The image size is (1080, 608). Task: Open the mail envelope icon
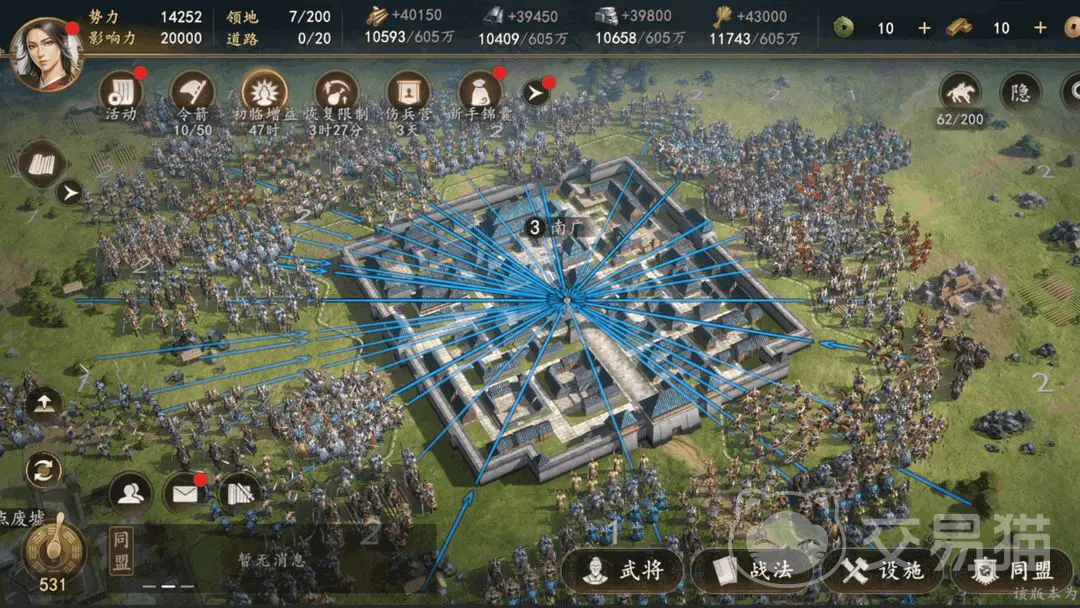pyautogui.click(x=185, y=492)
